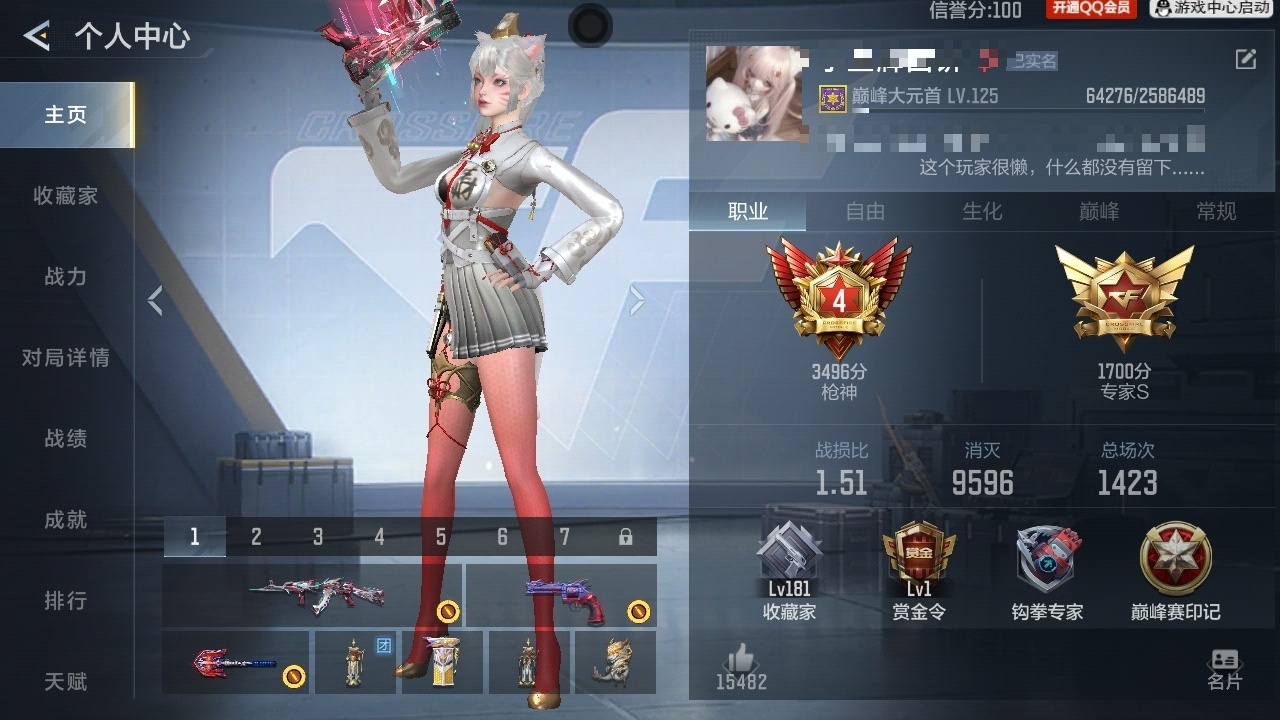Select loadout slot 5
The width and height of the screenshot is (1280, 720).
pos(440,536)
